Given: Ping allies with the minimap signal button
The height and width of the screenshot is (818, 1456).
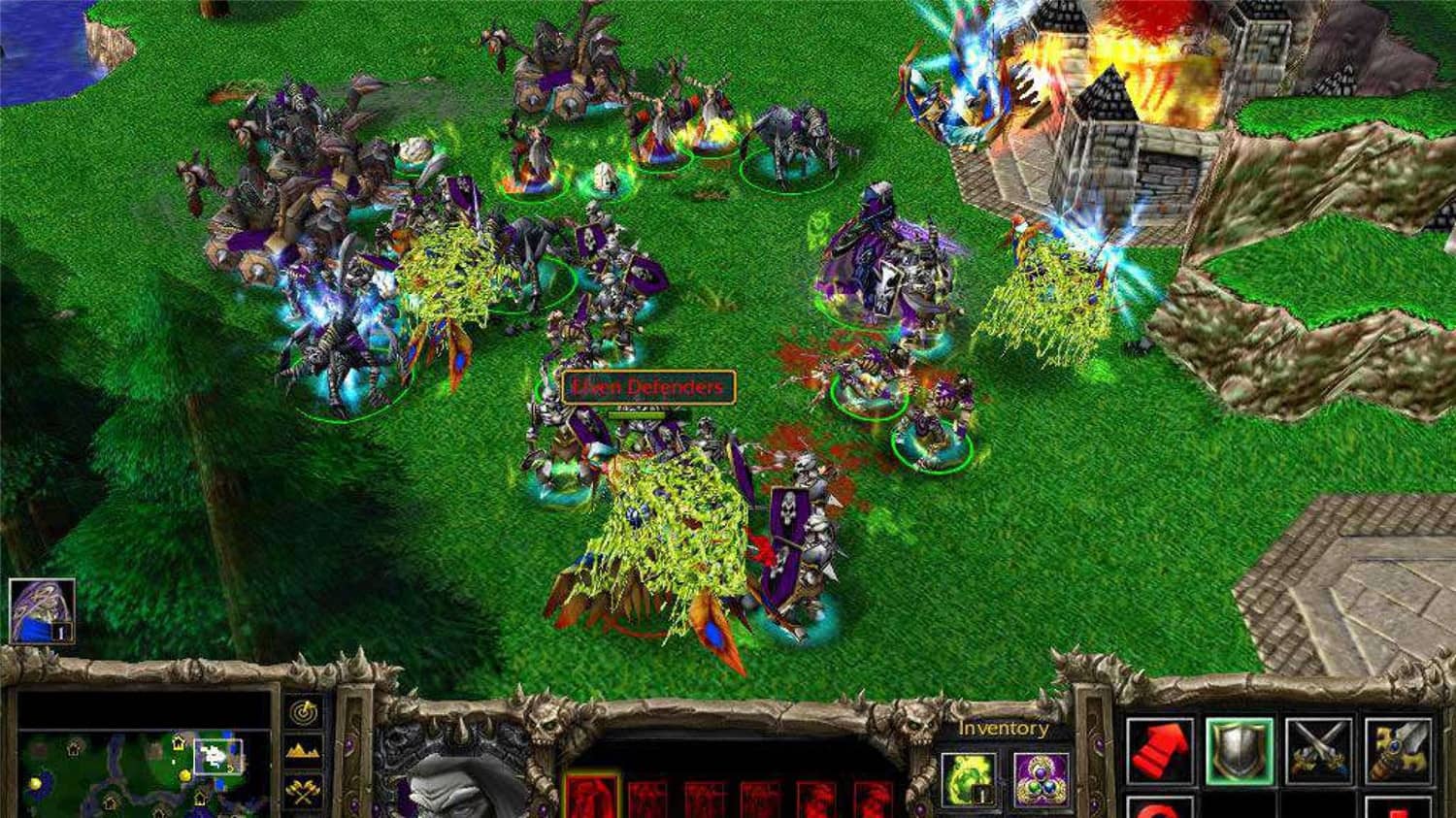Looking at the screenshot, I should (x=303, y=712).
